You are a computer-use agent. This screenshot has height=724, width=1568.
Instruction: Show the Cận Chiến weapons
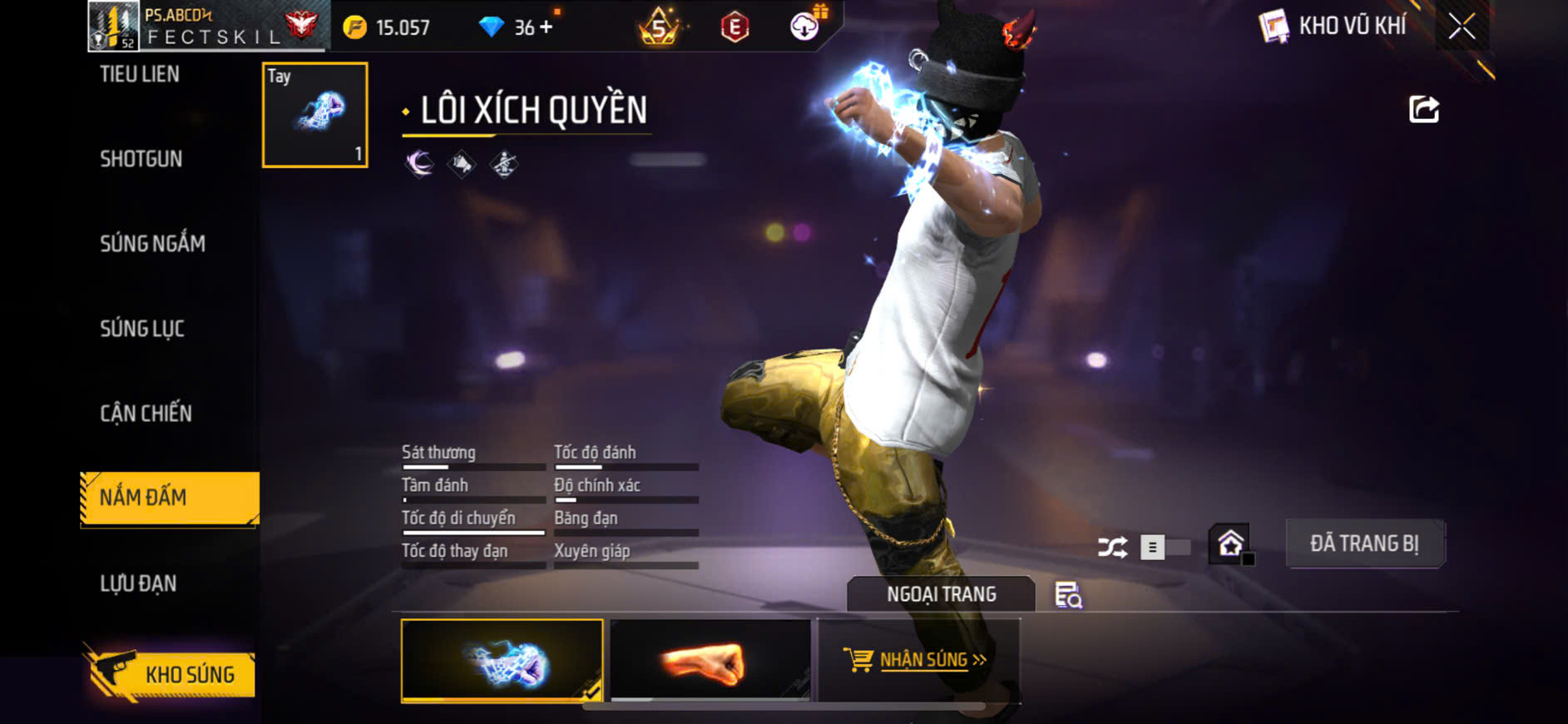coord(146,414)
